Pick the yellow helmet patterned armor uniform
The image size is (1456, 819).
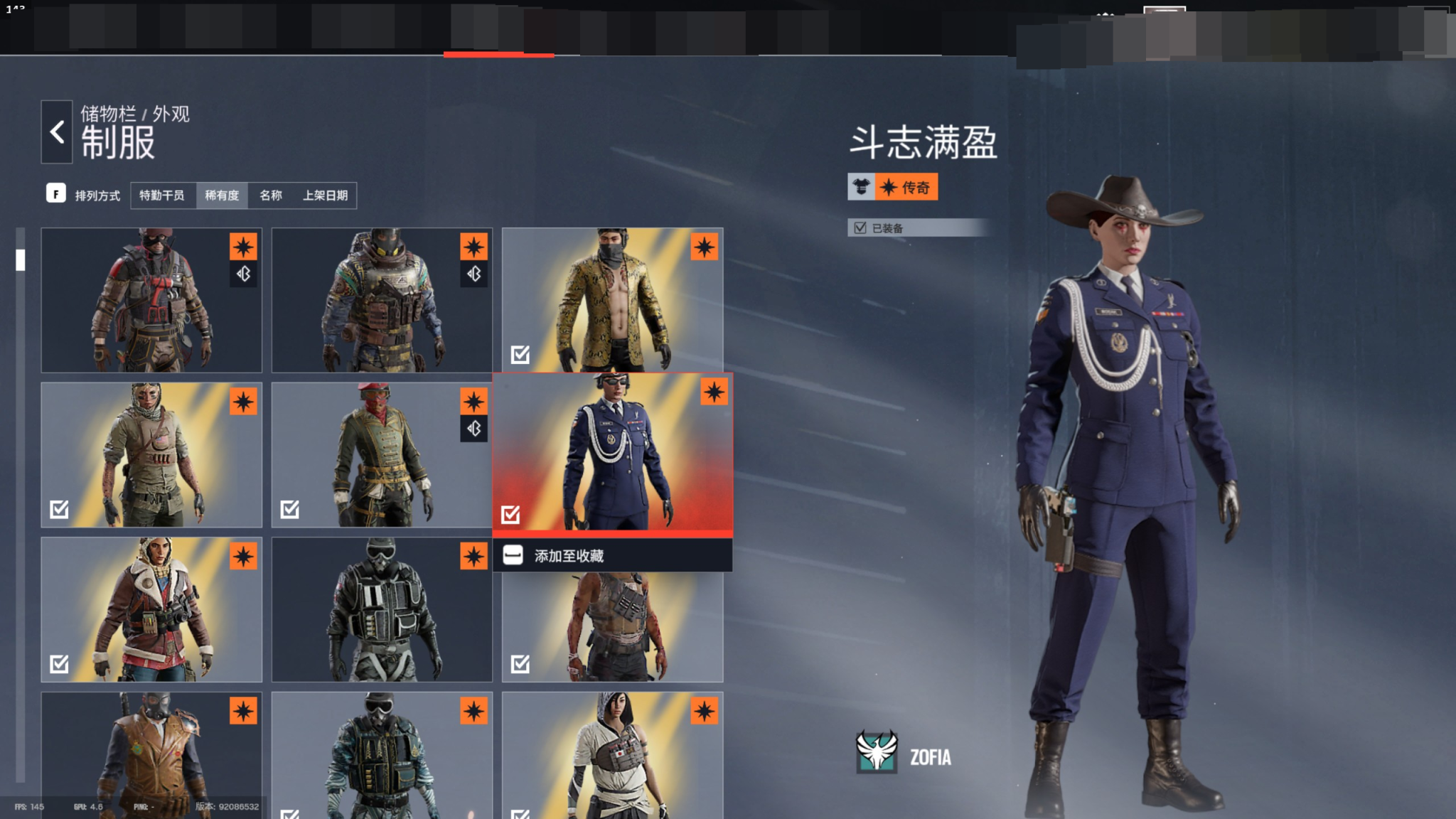tap(382, 300)
